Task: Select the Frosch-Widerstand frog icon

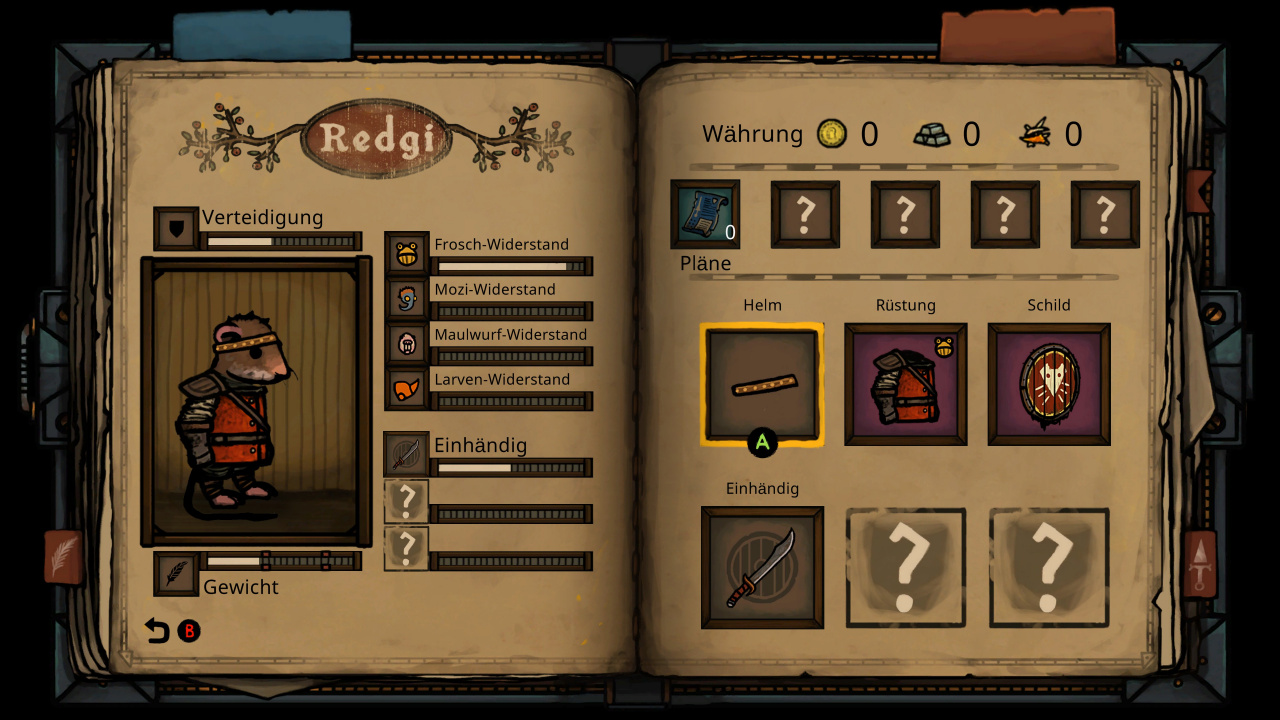Action: tap(406, 254)
